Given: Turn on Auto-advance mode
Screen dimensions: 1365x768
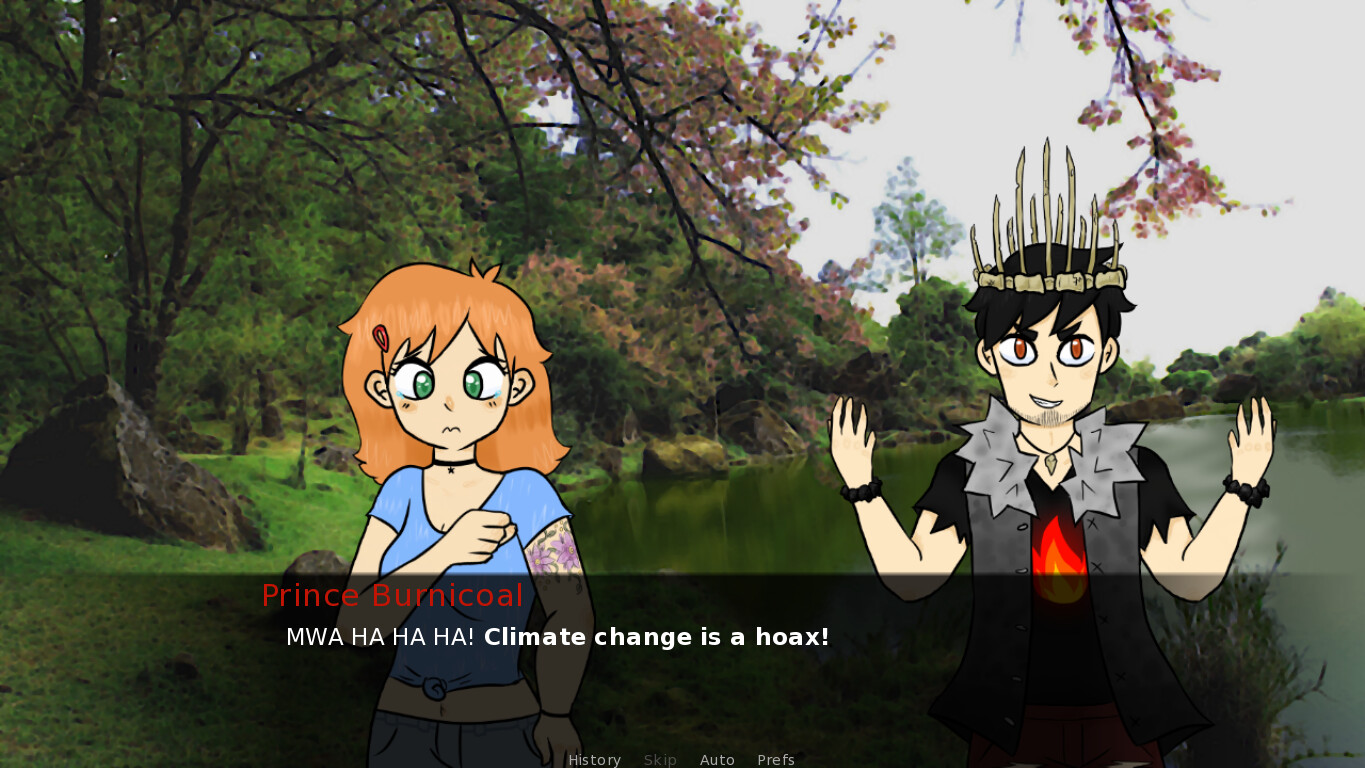Looking at the screenshot, I should (x=717, y=760).
